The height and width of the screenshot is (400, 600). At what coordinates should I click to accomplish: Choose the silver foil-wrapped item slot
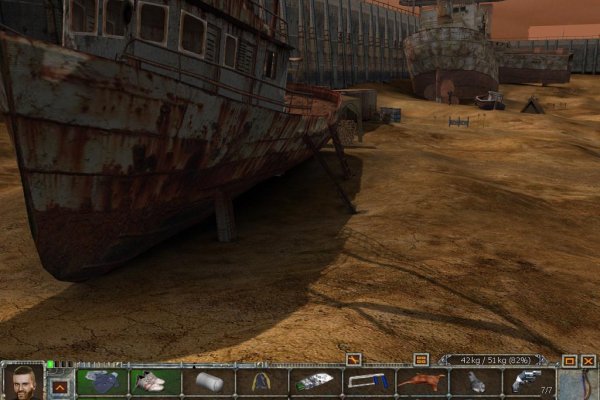(315, 381)
